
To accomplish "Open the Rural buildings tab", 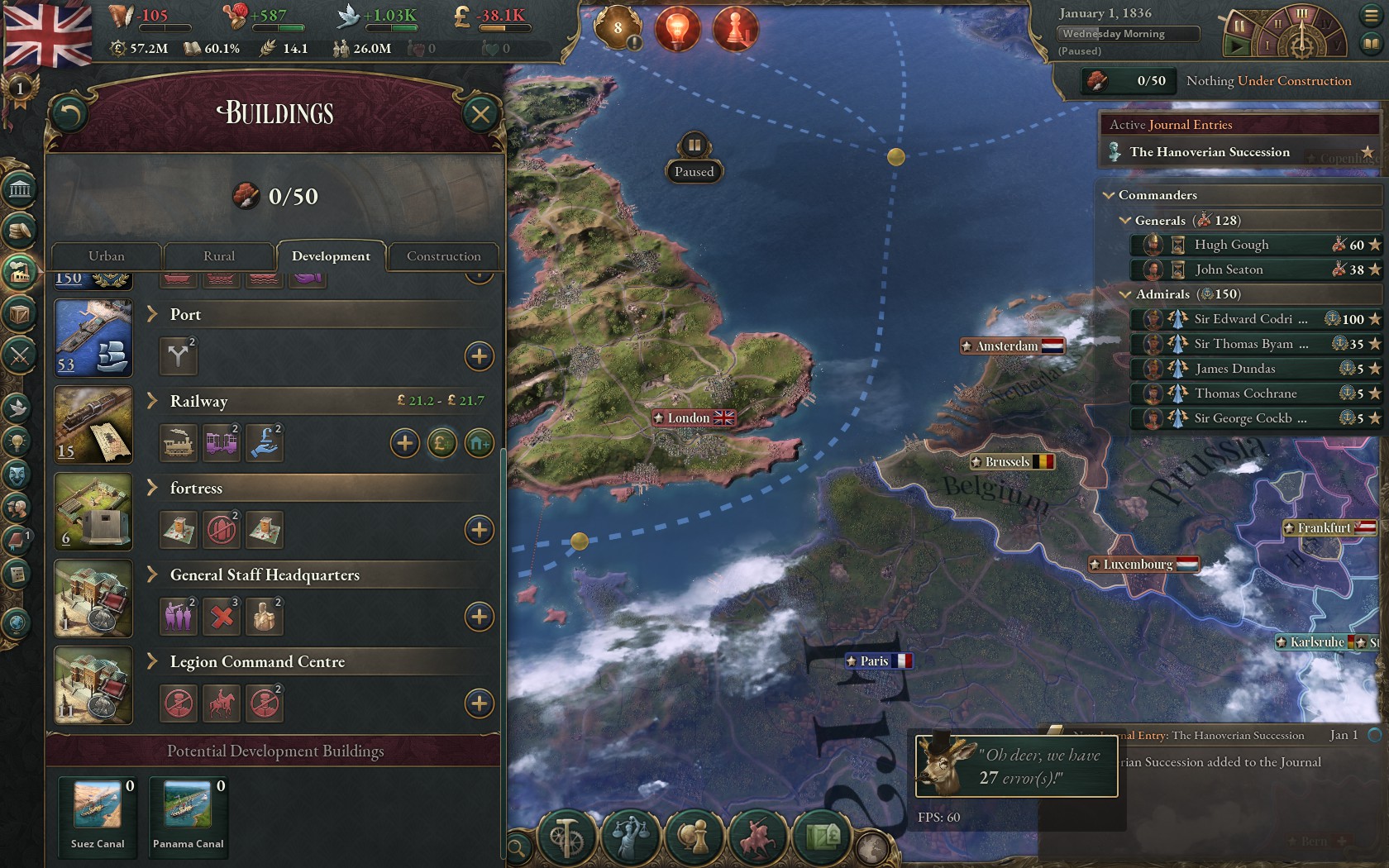I will click(x=219, y=256).
